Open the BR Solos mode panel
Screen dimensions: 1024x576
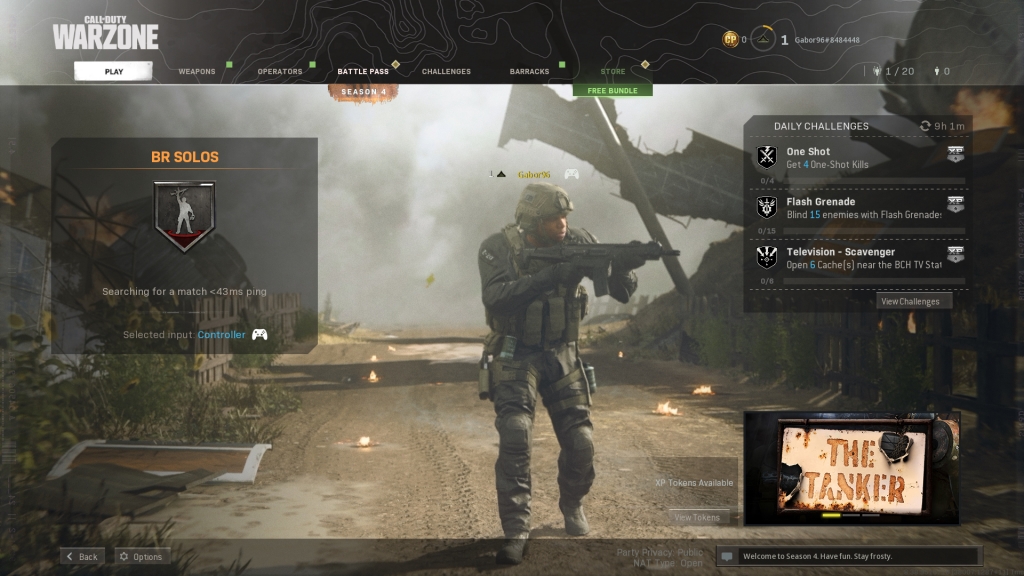[184, 245]
